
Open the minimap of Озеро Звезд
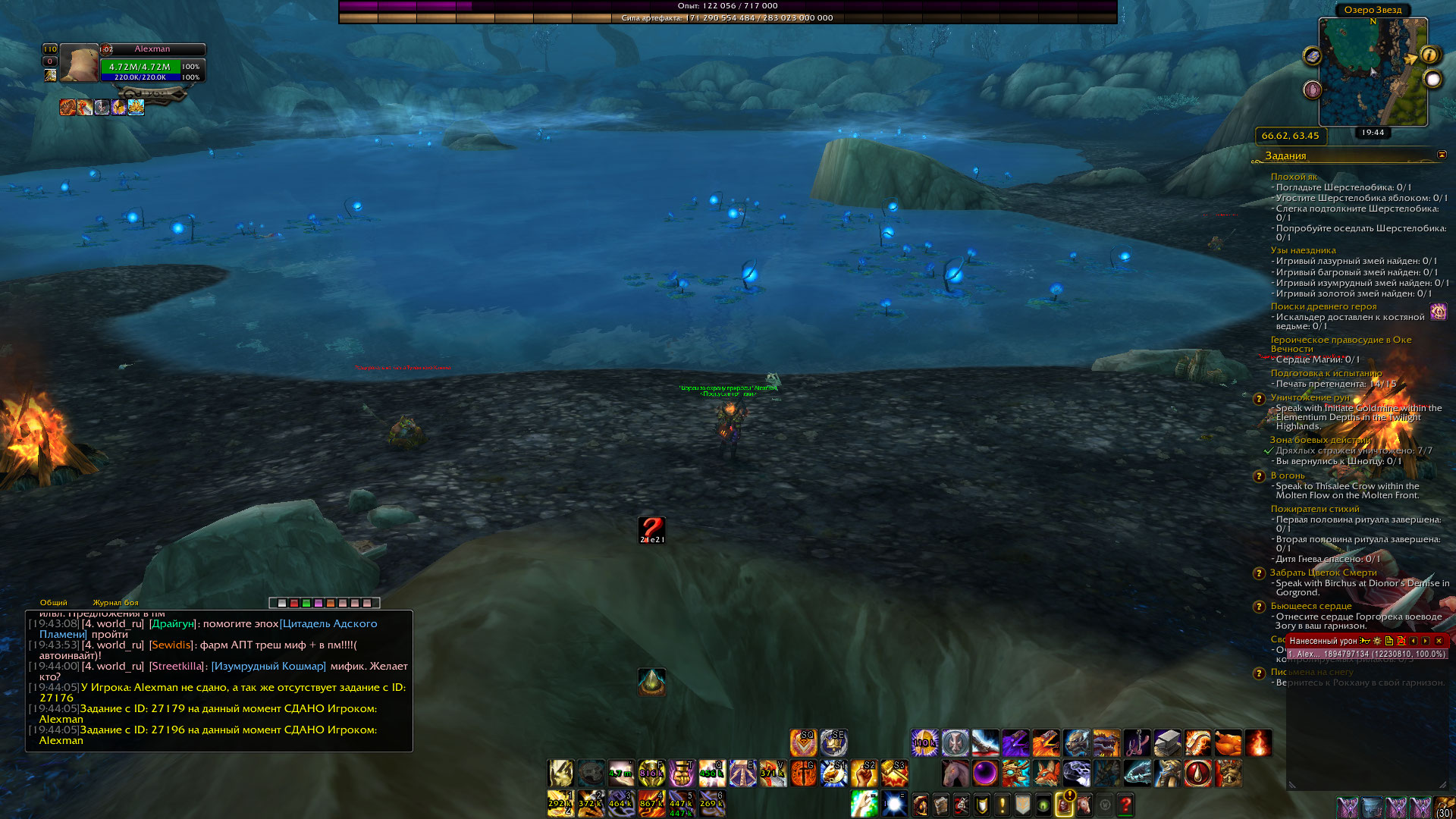click(x=1373, y=72)
